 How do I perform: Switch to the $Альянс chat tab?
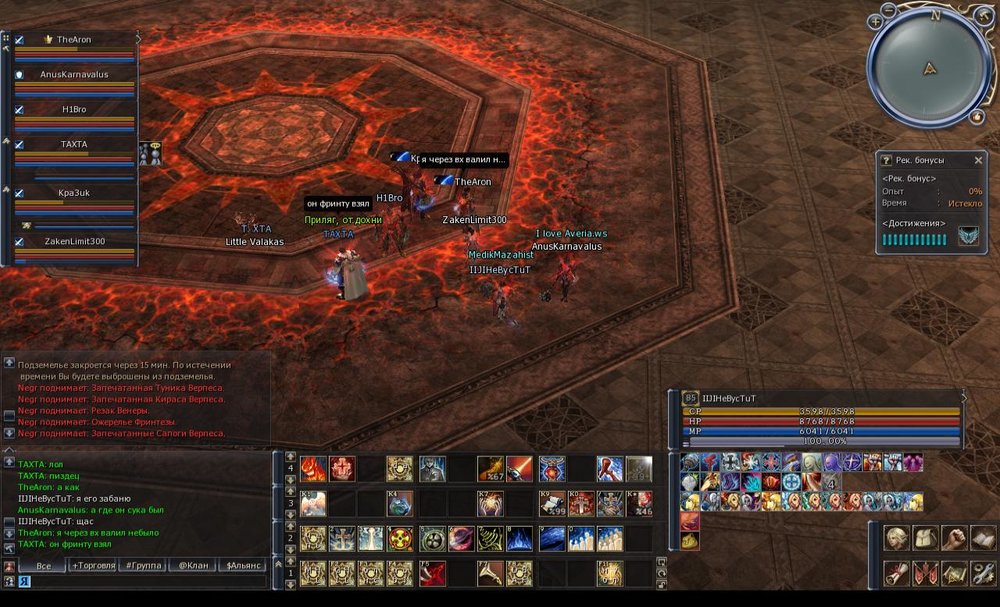tap(244, 566)
